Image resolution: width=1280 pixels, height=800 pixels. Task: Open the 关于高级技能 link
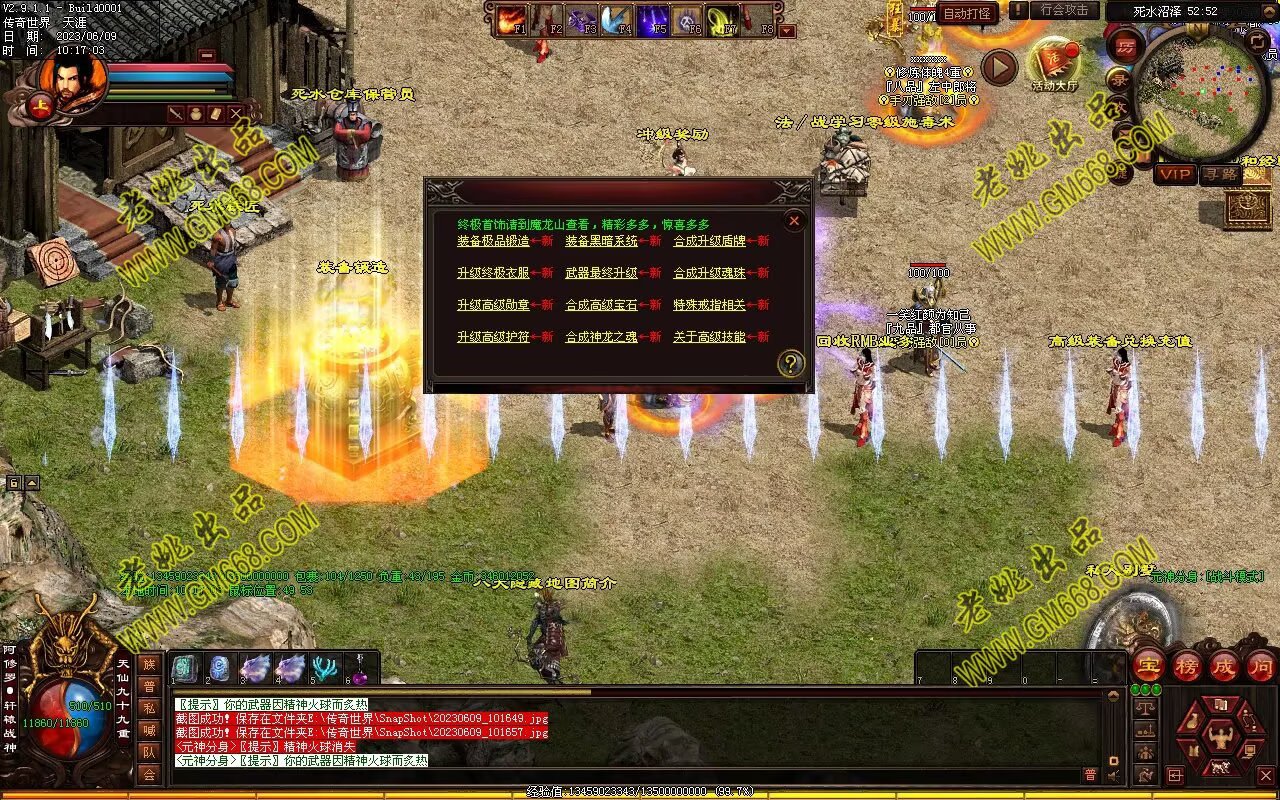coord(709,337)
